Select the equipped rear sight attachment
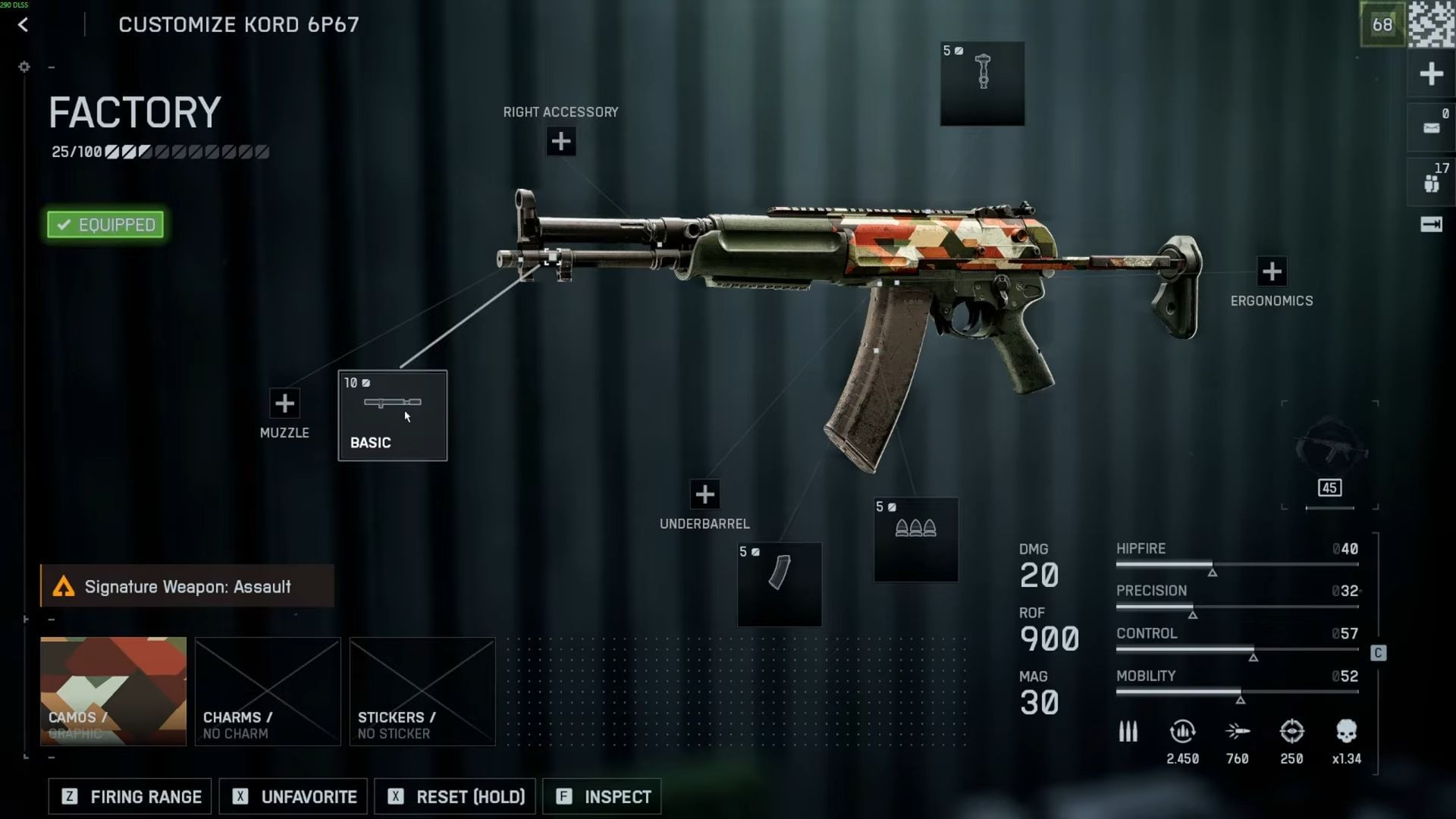This screenshot has width=1456, height=819. [982, 83]
